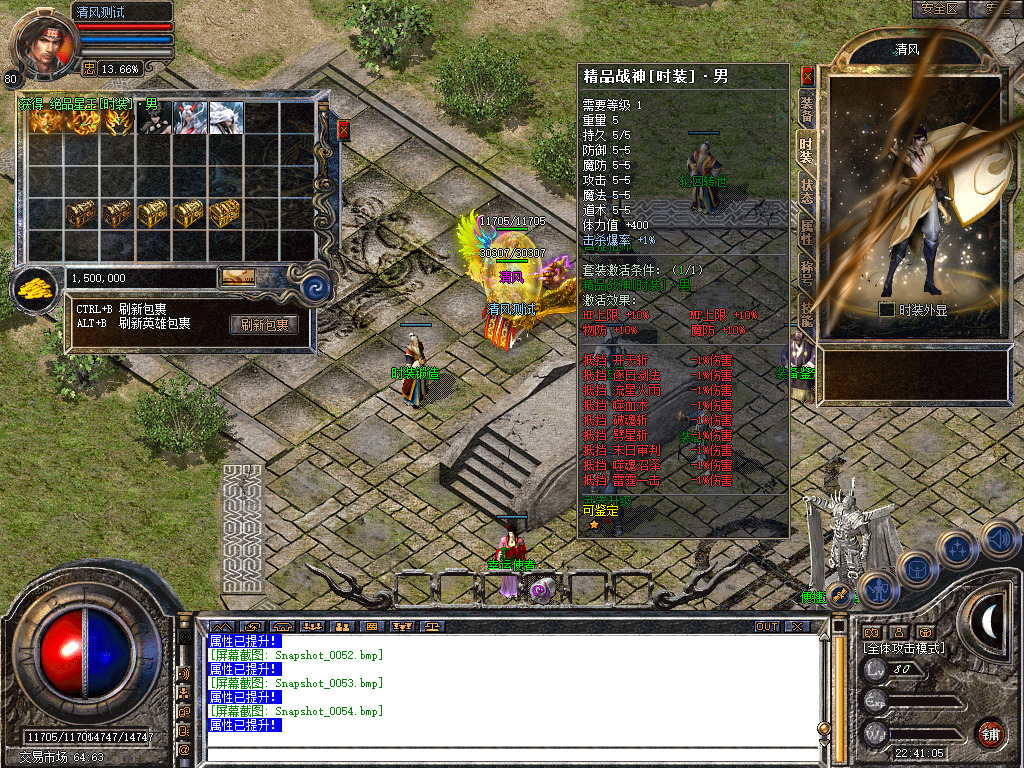
Task: Click the OUT button above chat
Action: click(x=766, y=627)
